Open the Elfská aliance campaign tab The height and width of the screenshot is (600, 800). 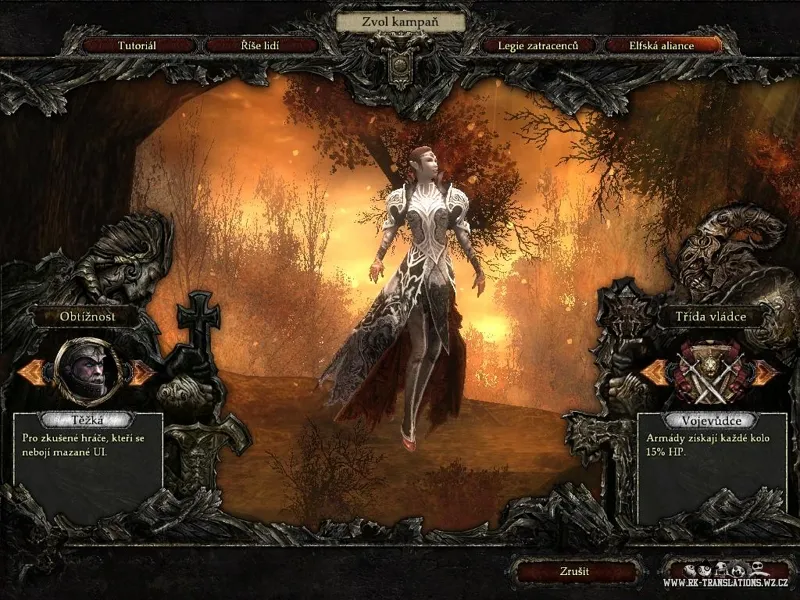click(x=663, y=45)
